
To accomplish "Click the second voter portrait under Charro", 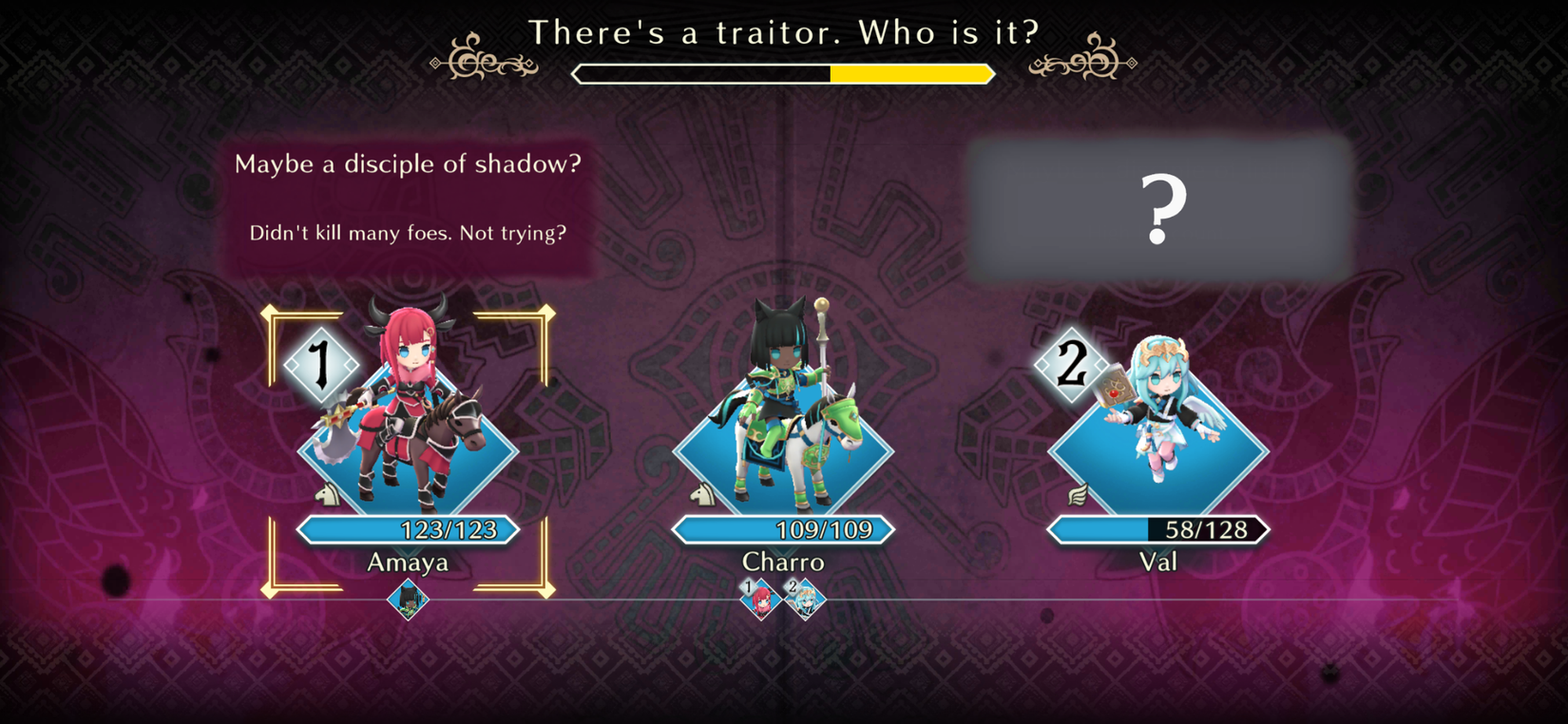I will pyautogui.click(x=803, y=600).
